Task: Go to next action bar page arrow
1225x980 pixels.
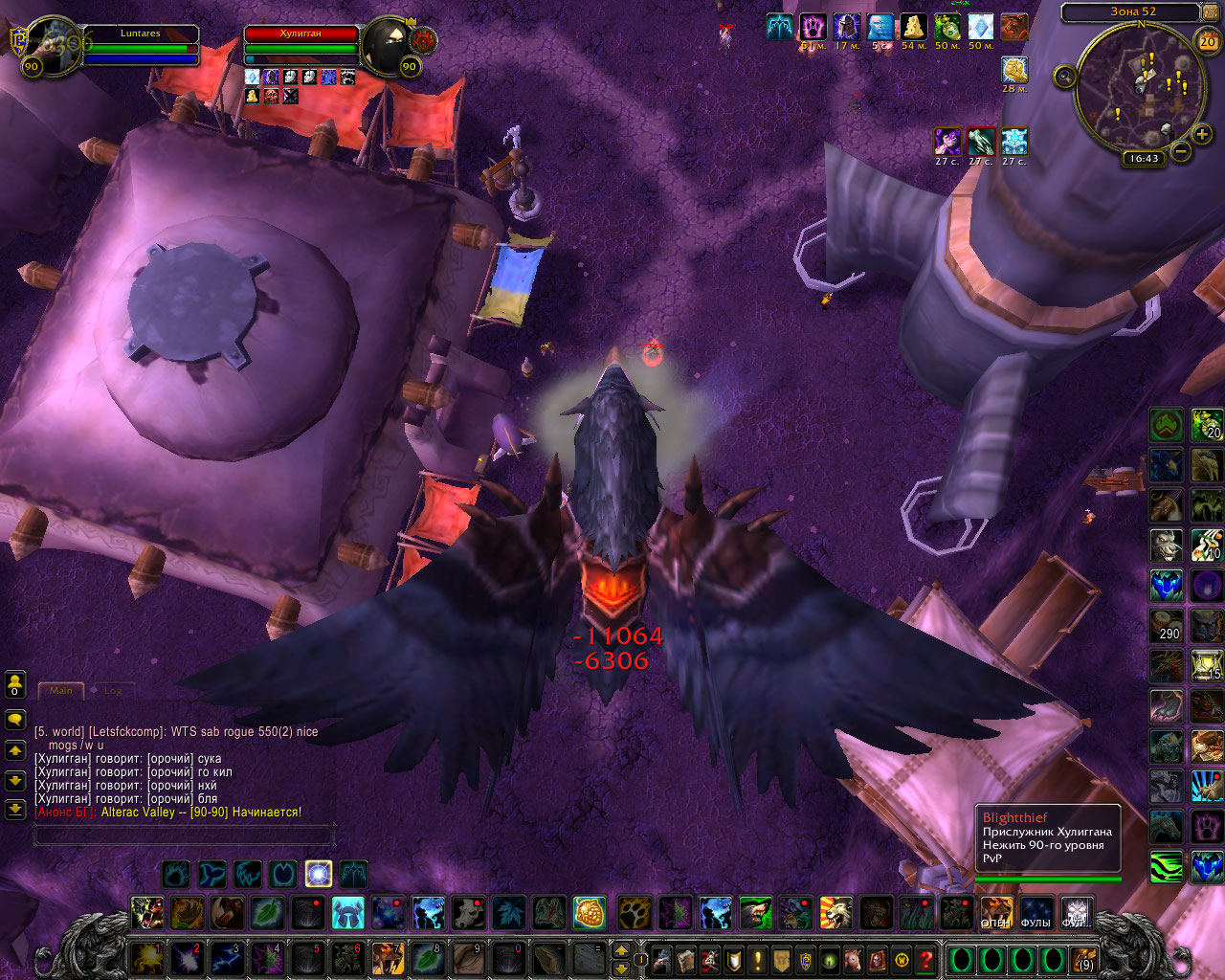Action: [x=621, y=950]
